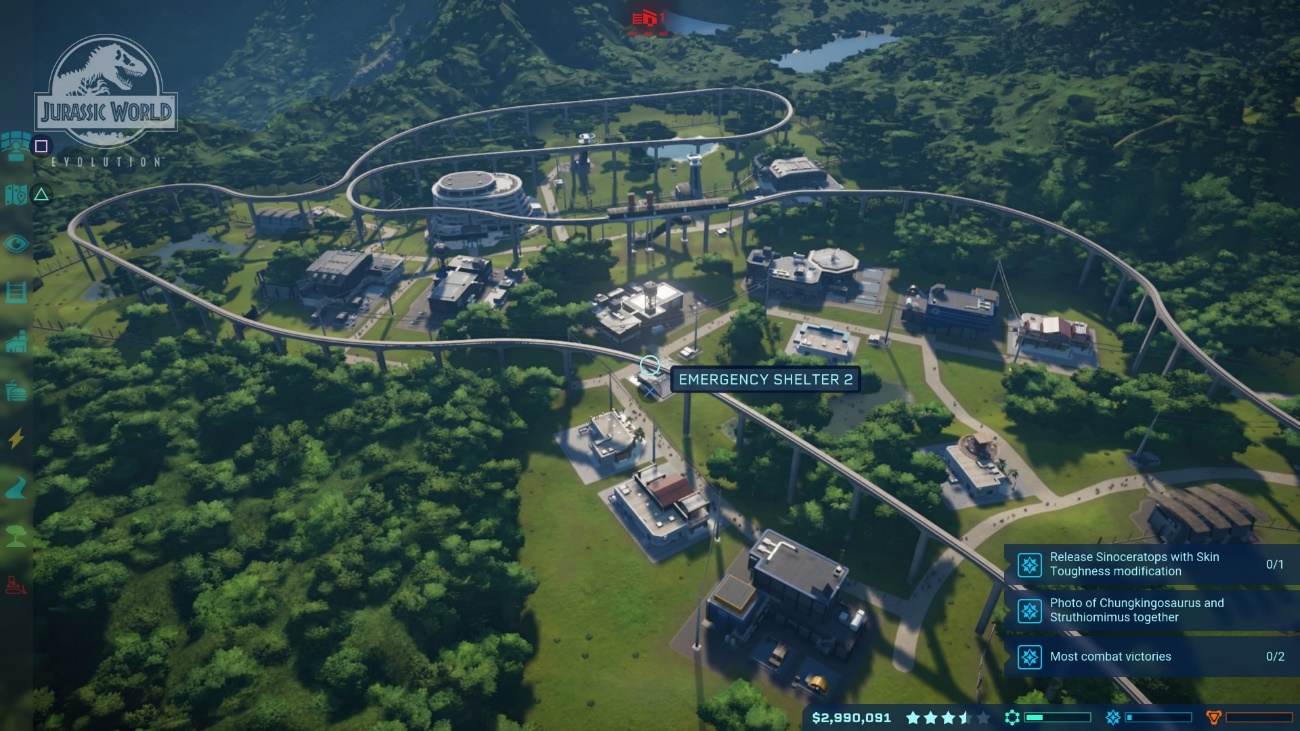The height and width of the screenshot is (731, 1300).
Task: Open the barn operations buildings category
Action: [16, 342]
